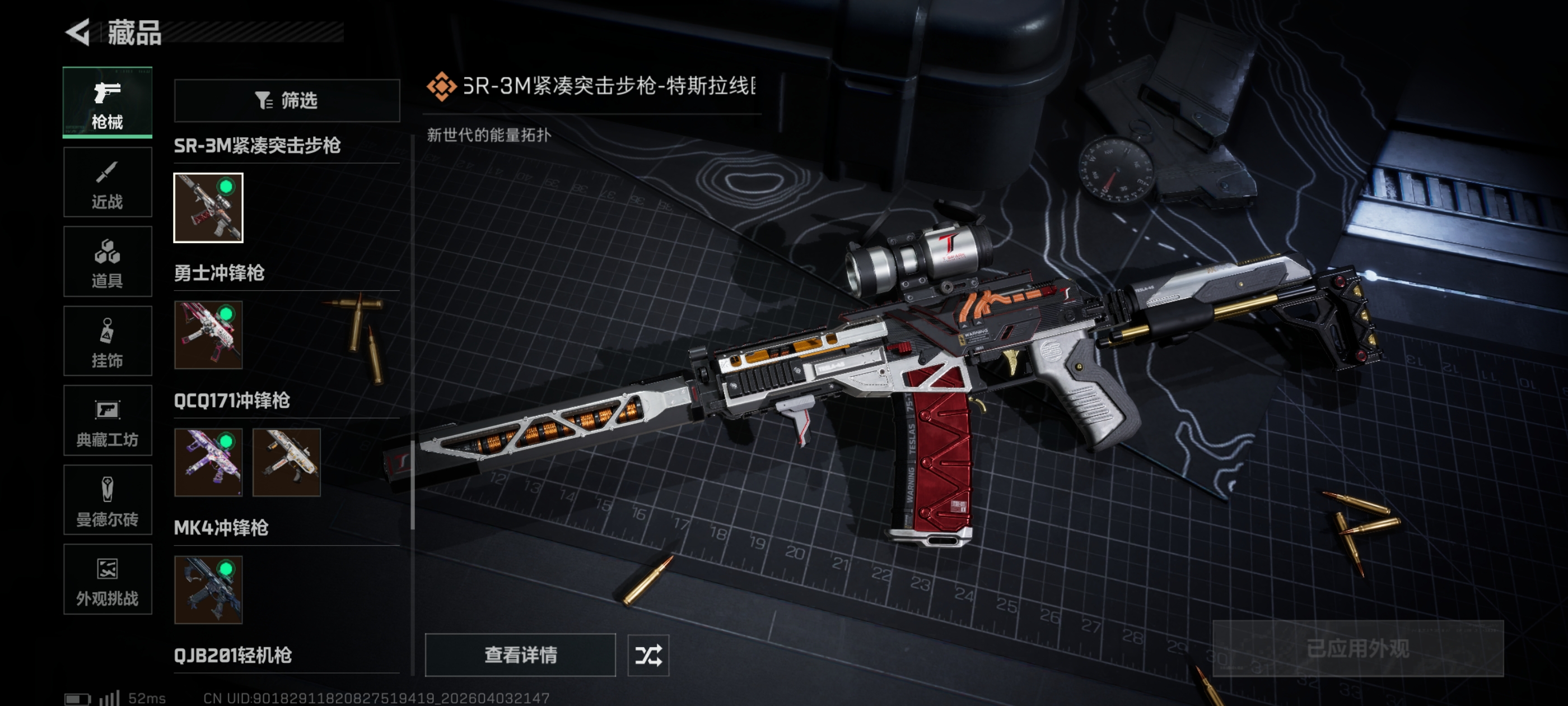Open the 筛选 filter button
1568x706 pixels.
click(x=287, y=100)
